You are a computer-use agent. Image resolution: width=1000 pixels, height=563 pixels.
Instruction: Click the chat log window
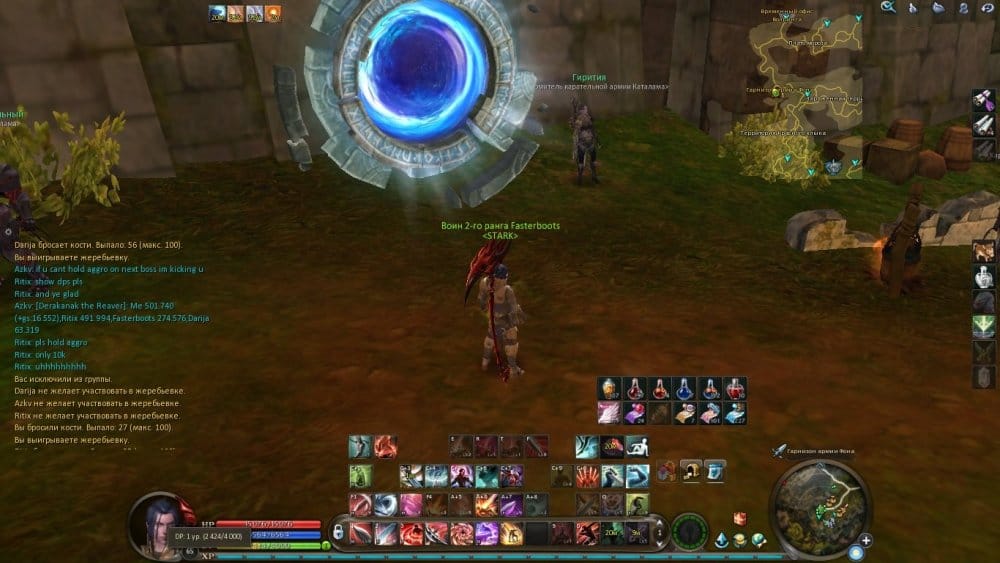click(x=112, y=342)
